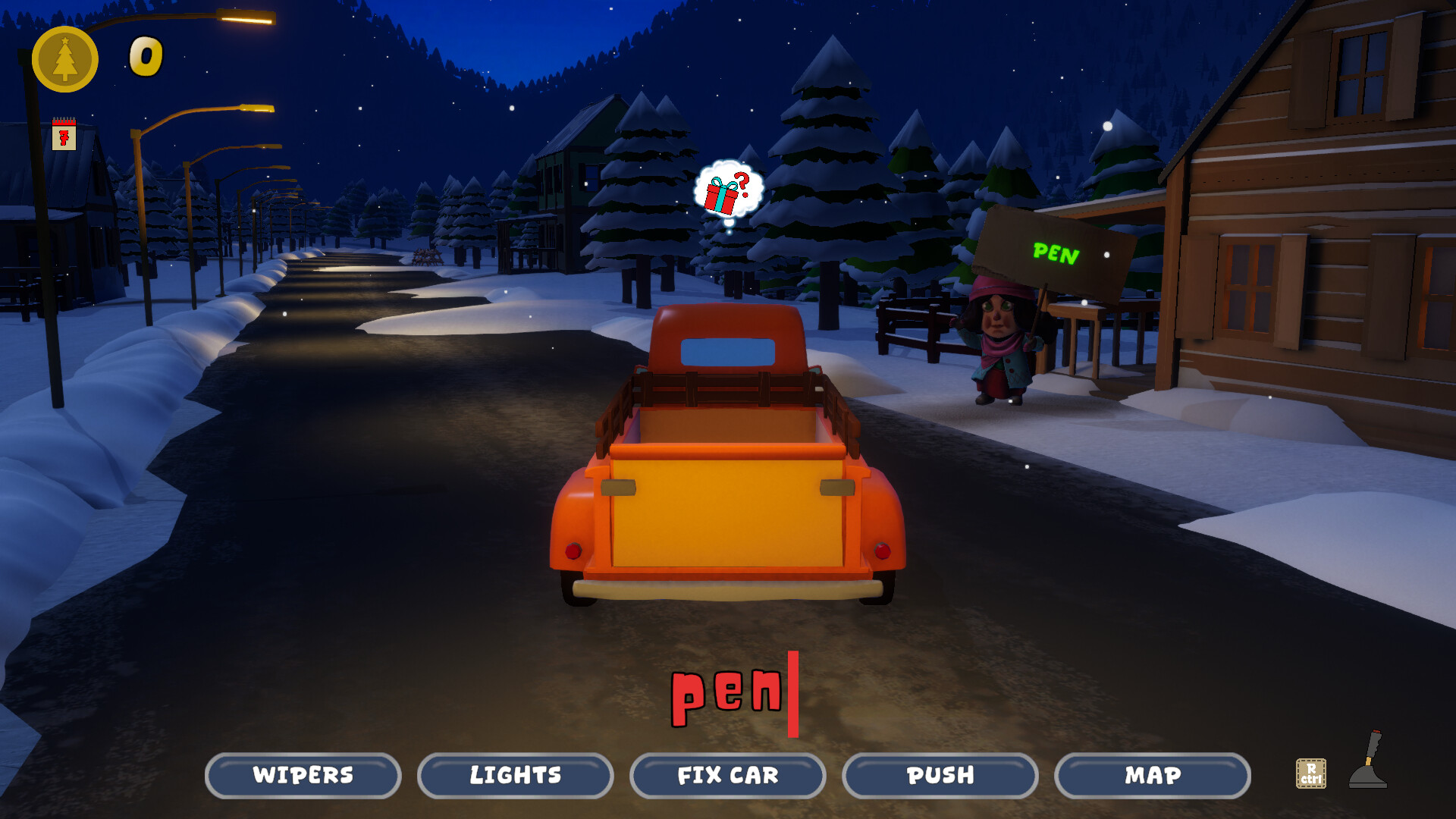Open the MAP
This screenshot has height=819, width=1456.
point(1152,776)
